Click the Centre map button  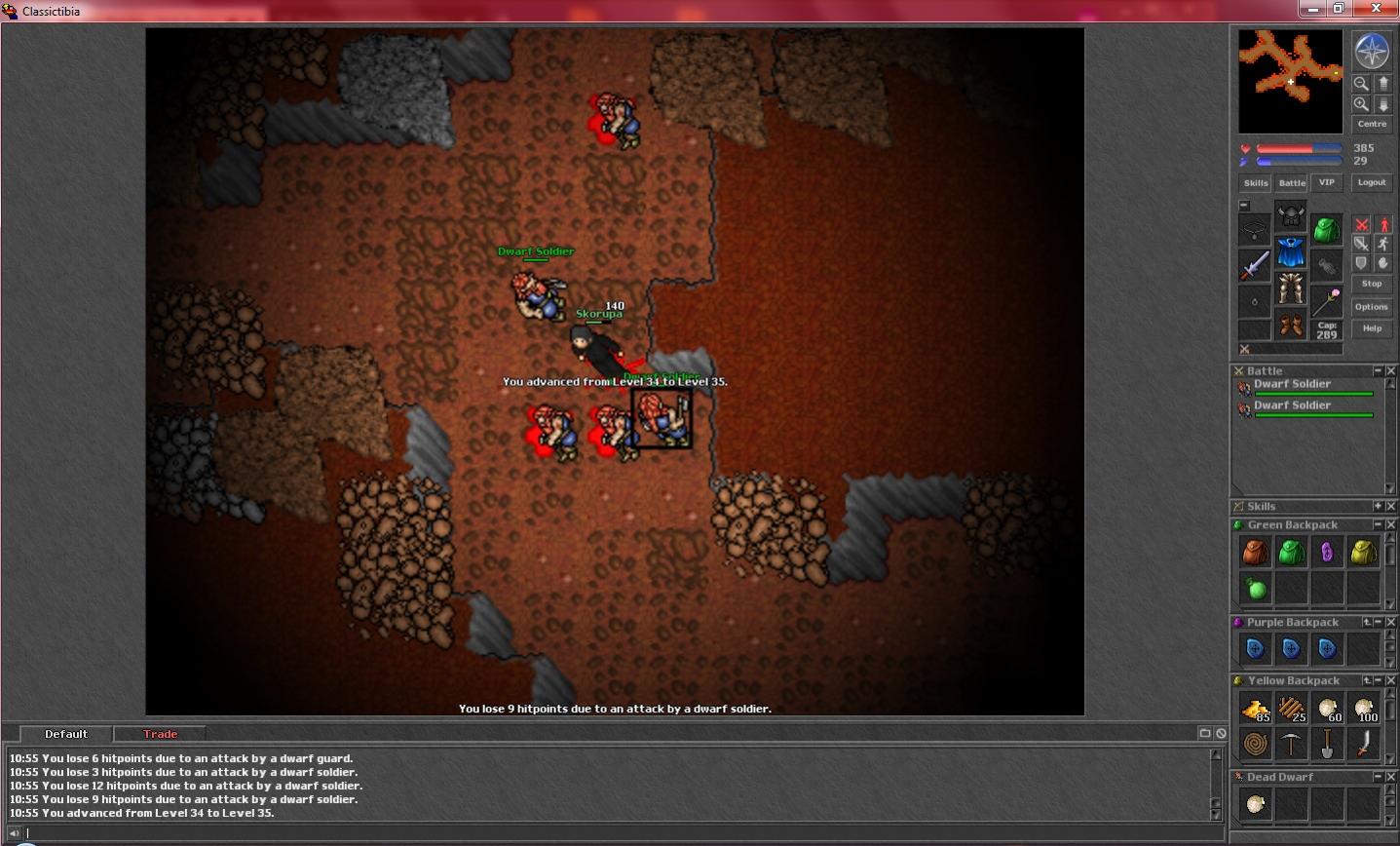[1371, 124]
